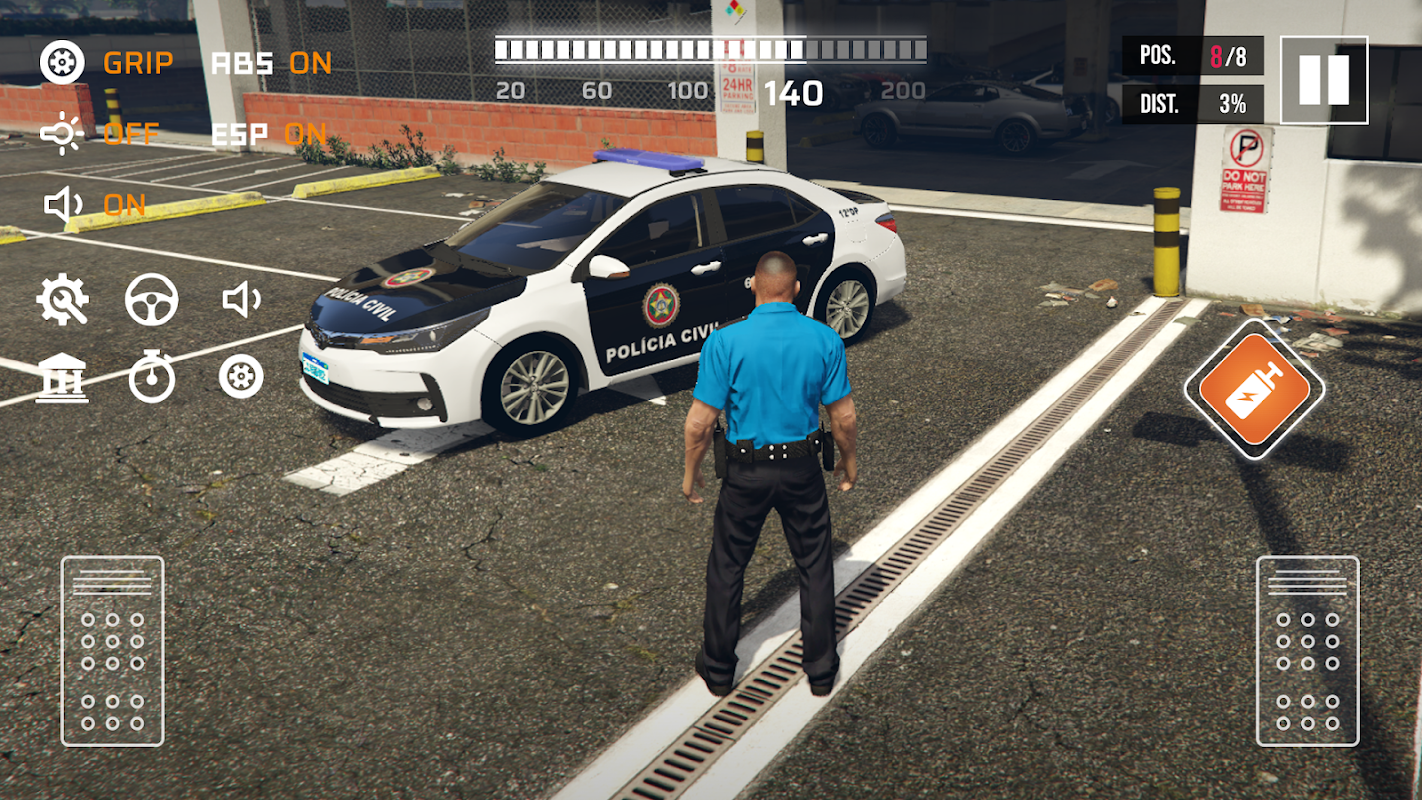1422x800 pixels.
Task: Open the gear and wrench settings icon
Action: tap(62, 300)
